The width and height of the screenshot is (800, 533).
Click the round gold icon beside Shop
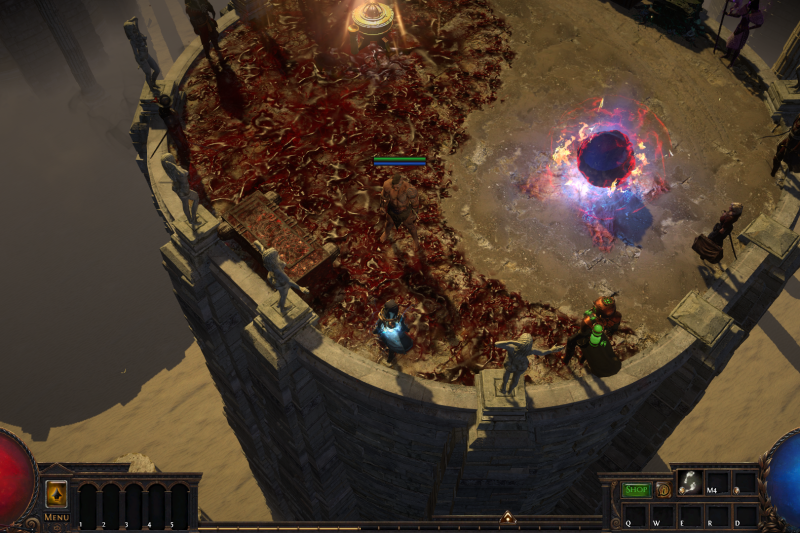click(x=663, y=490)
